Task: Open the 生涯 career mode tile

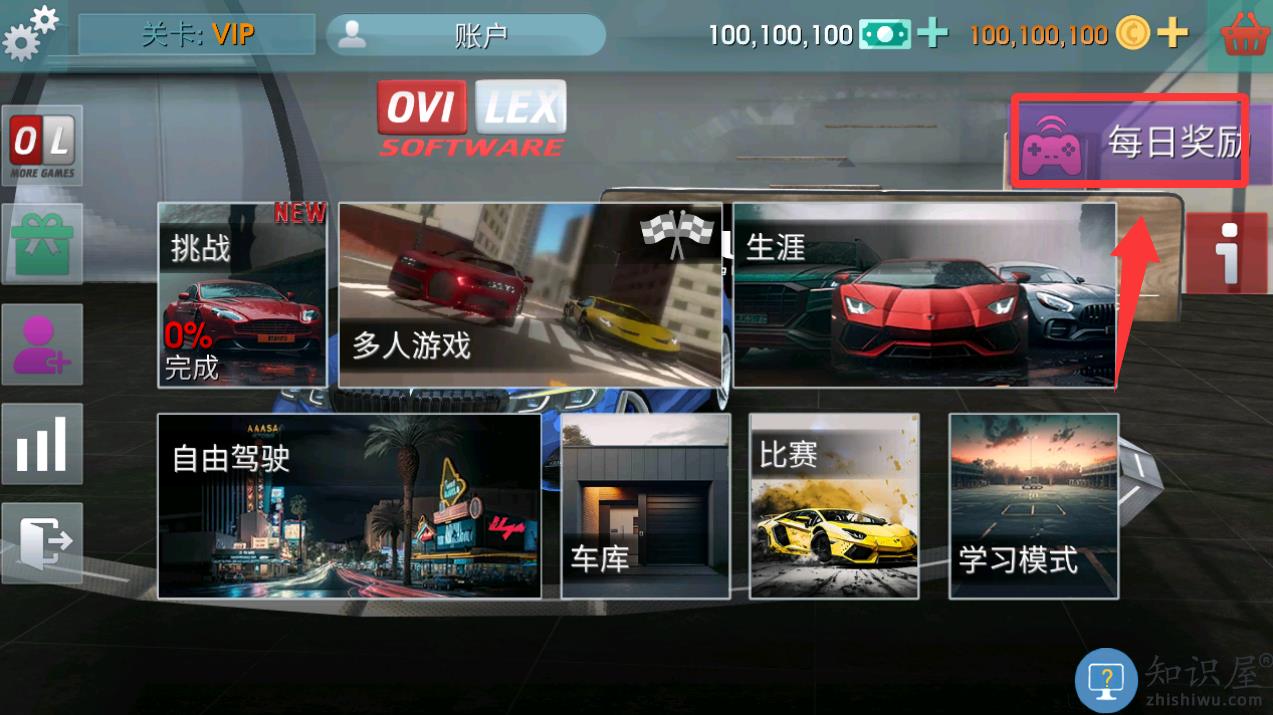Action: [924, 295]
